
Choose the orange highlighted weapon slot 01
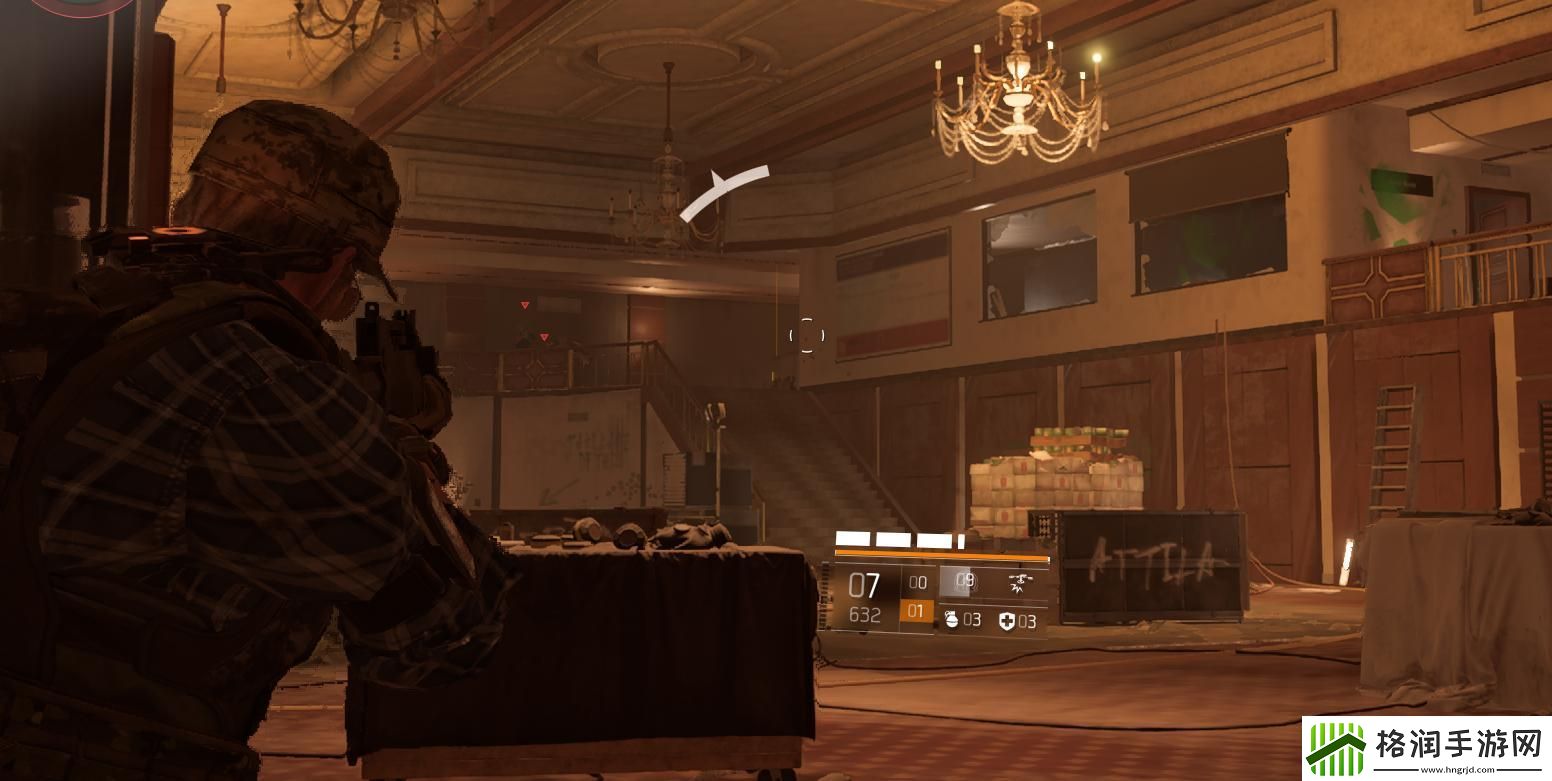coord(916,611)
